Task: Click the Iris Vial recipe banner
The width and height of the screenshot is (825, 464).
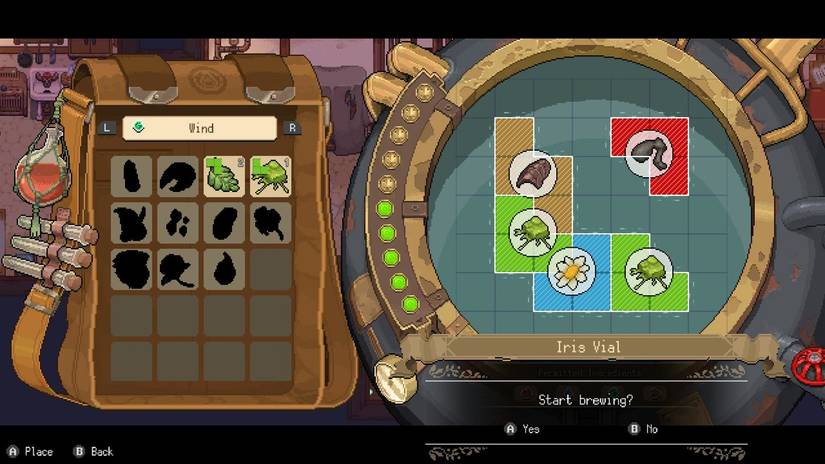Action: click(x=588, y=347)
